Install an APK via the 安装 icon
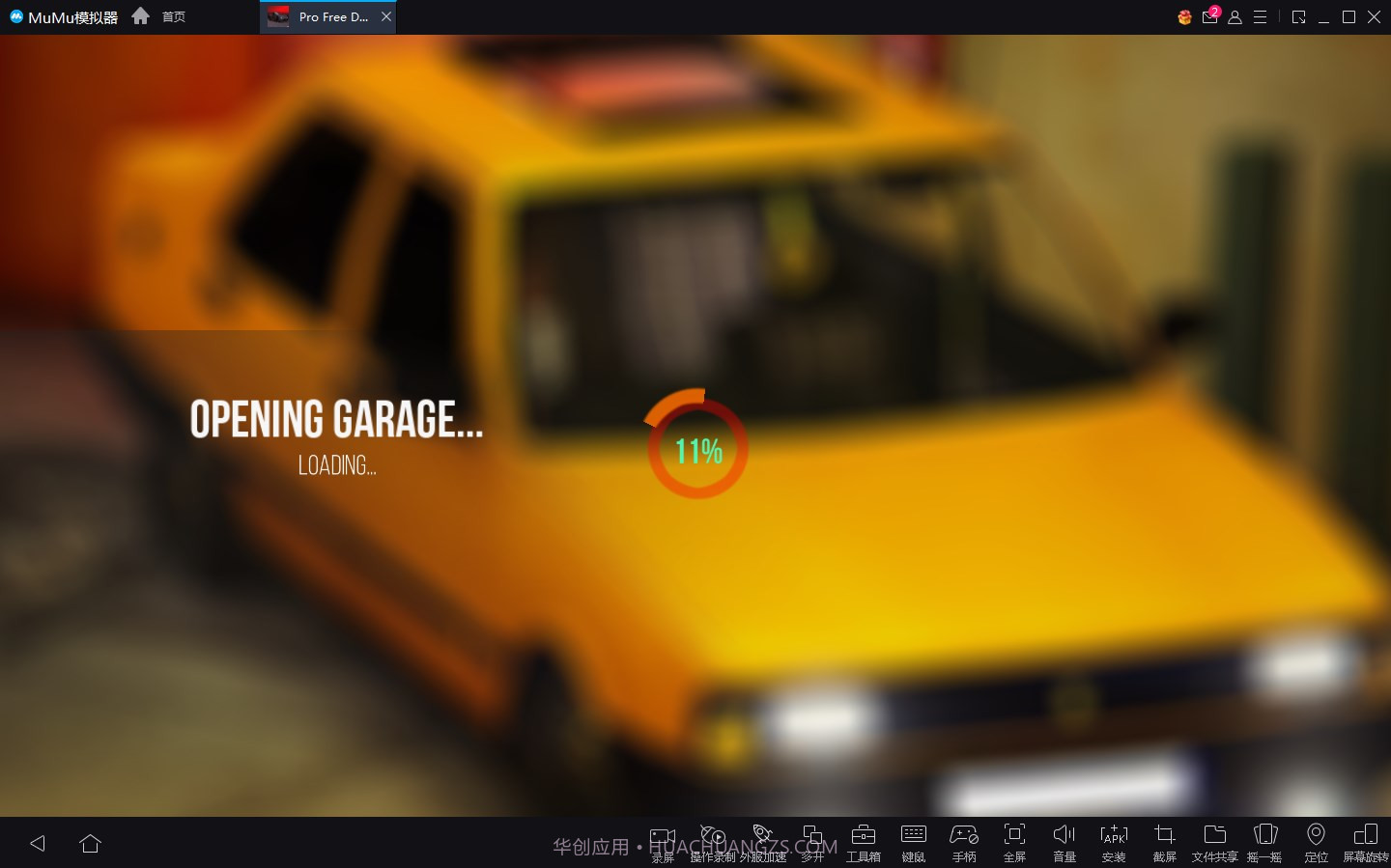The width and height of the screenshot is (1391, 868). [x=1114, y=838]
